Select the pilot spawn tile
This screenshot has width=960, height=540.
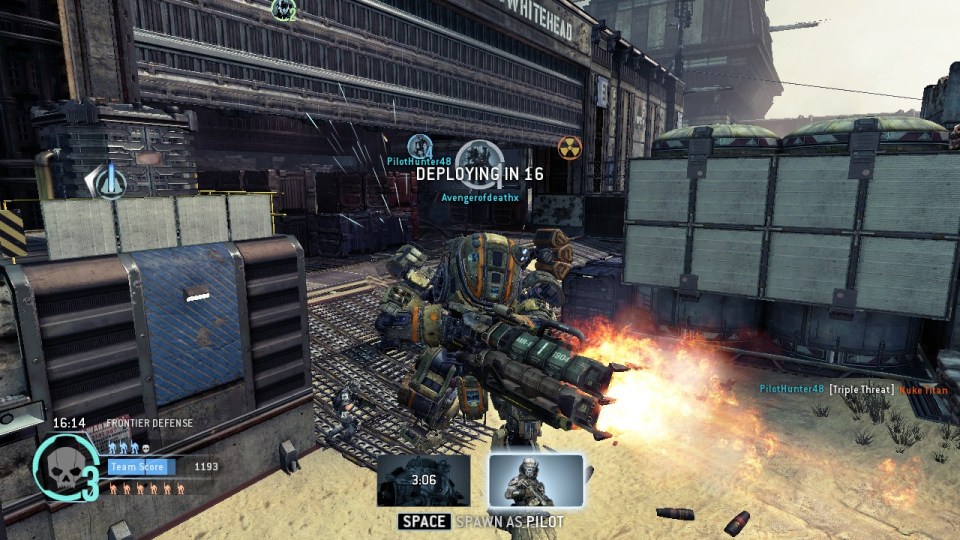535,481
